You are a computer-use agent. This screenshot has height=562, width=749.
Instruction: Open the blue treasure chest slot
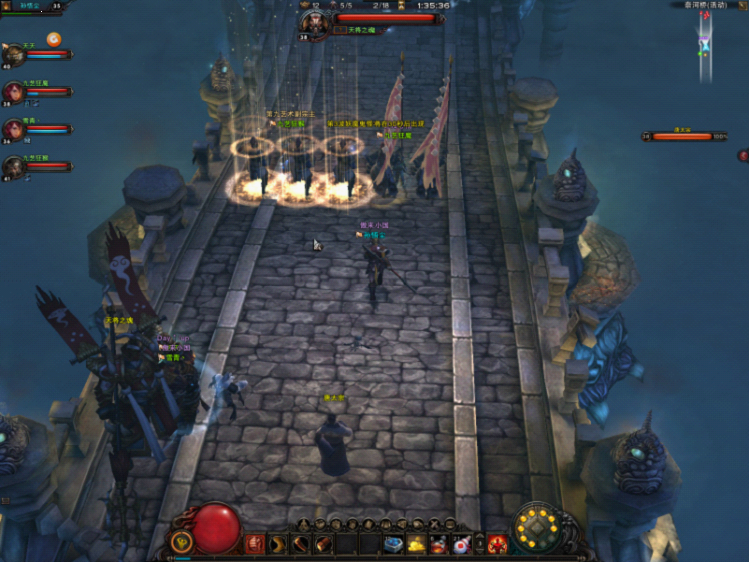pyautogui.click(x=394, y=544)
